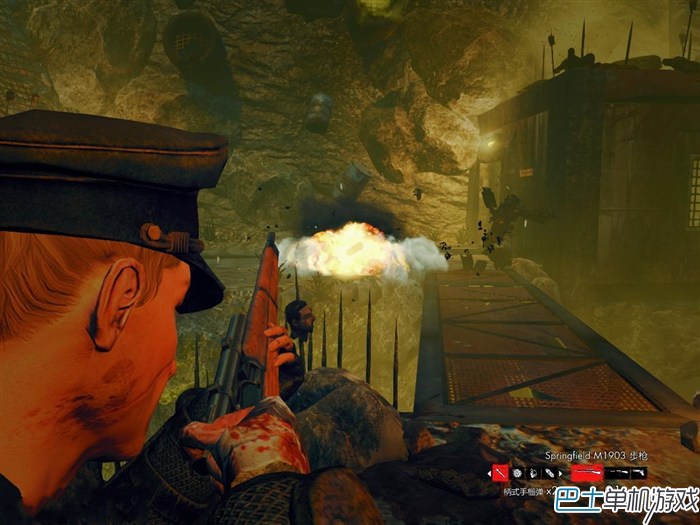
Task: Switch to the pistol weapon slot
Action: [638, 472]
